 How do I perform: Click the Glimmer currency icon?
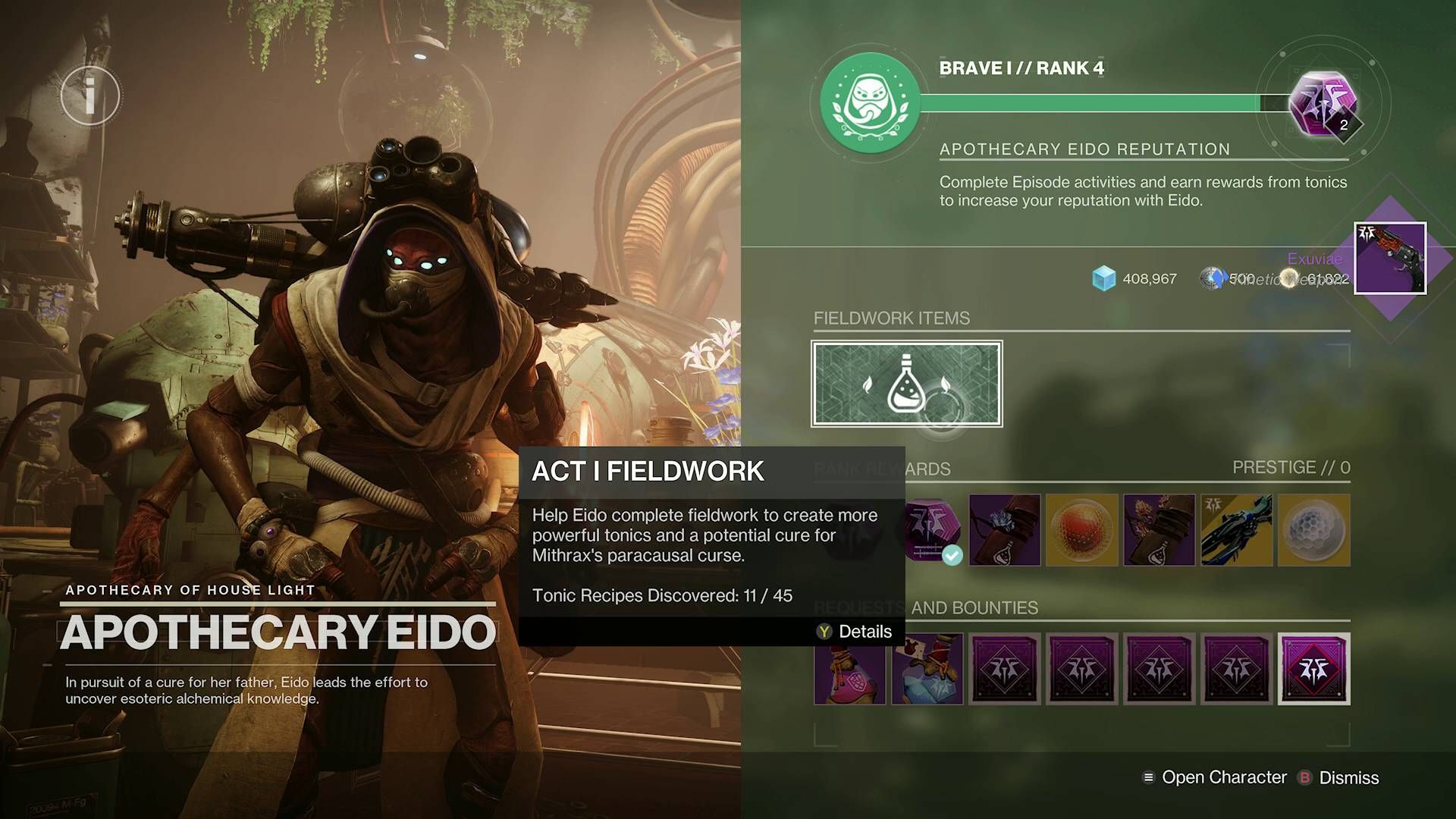pyautogui.click(x=1104, y=278)
